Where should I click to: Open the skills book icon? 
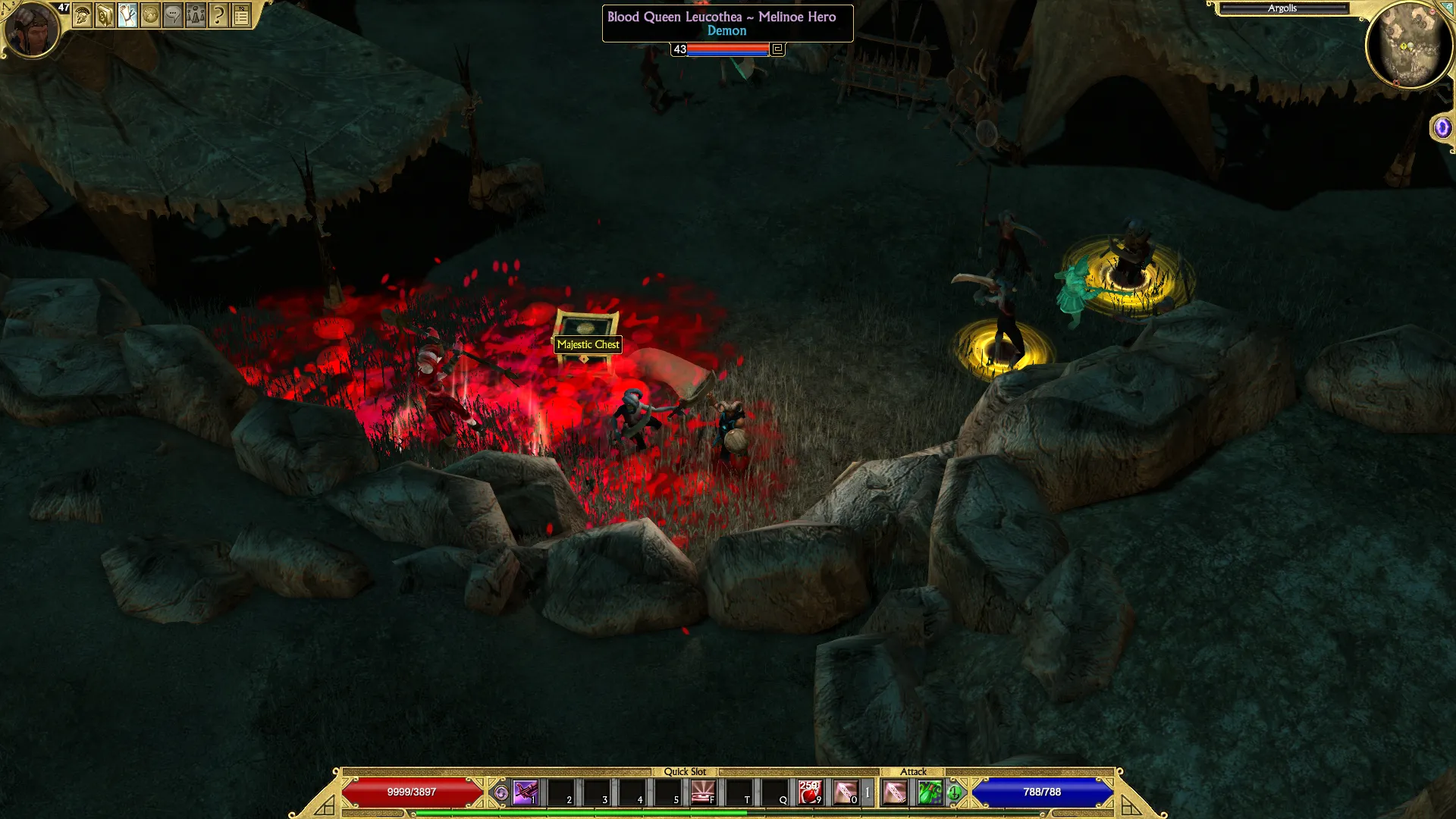click(x=105, y=15)
